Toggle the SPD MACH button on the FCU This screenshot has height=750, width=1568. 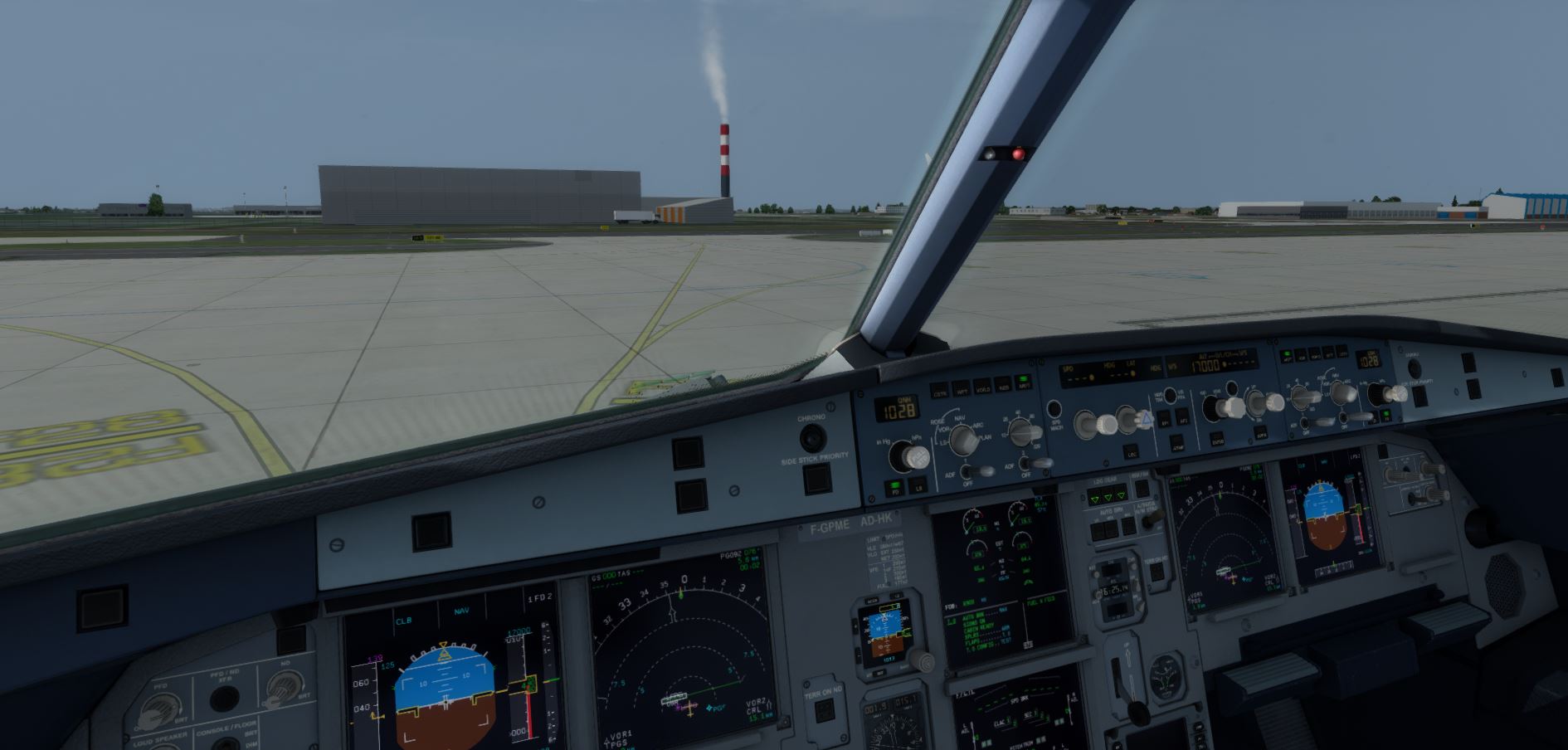tap(1054, 409)
